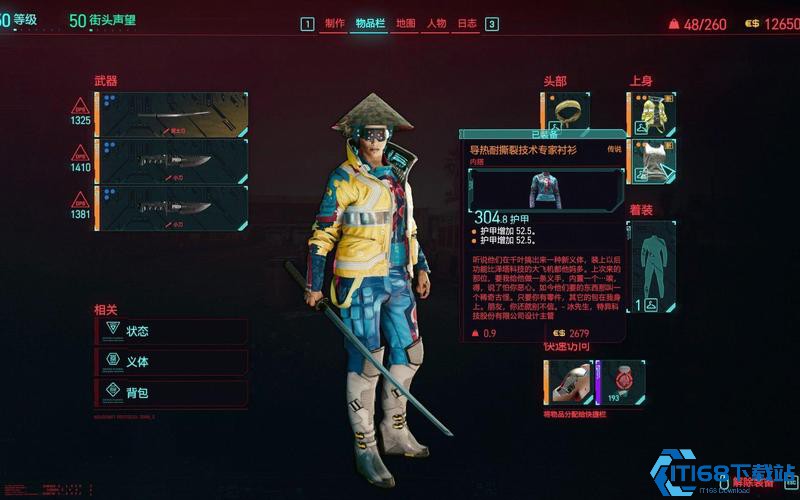Go to the 人物 character tab
This screenshot has height=500, width=800.
(436, 24)
